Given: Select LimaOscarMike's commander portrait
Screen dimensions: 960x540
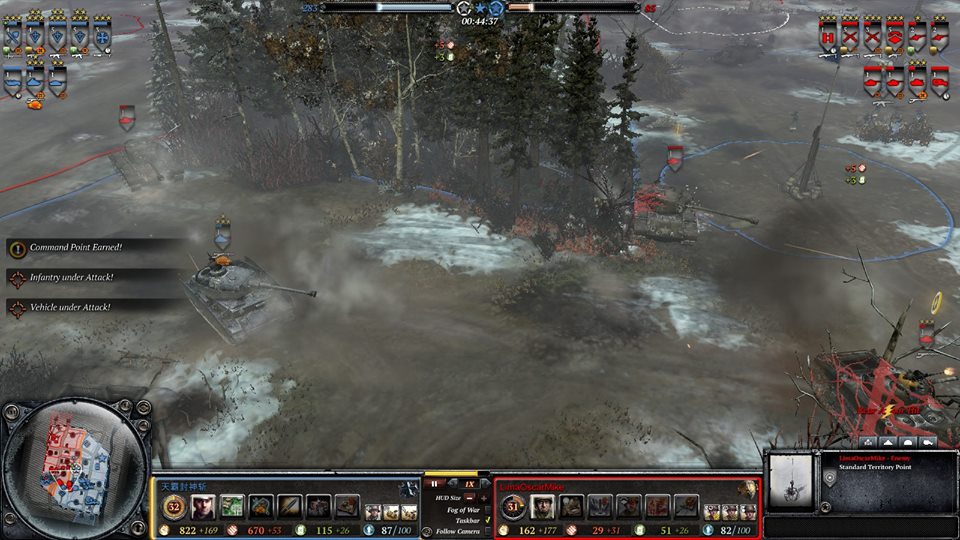Looking at the screenshot, I should [x=543, y=507].
